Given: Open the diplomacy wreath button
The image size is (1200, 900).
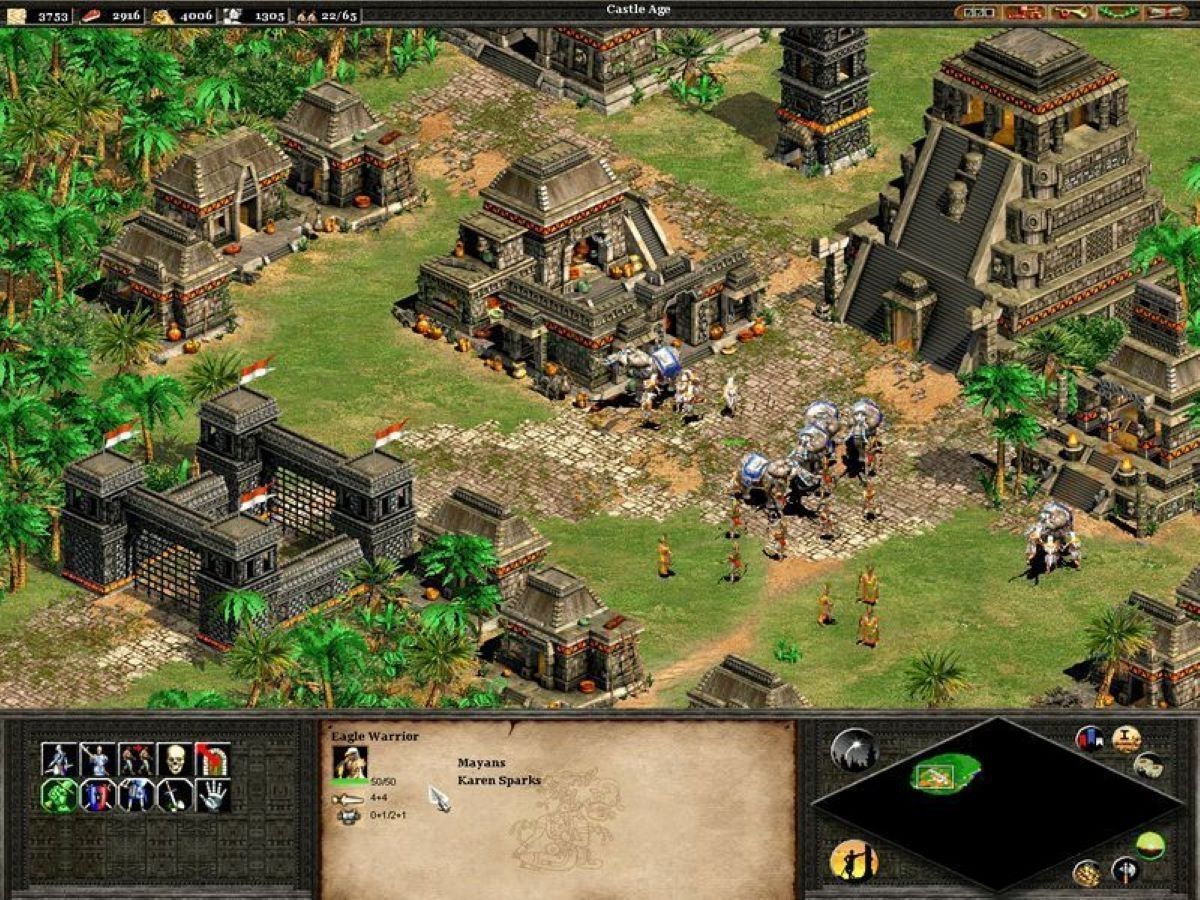Looking at the screenshot, I should 1118,12.
